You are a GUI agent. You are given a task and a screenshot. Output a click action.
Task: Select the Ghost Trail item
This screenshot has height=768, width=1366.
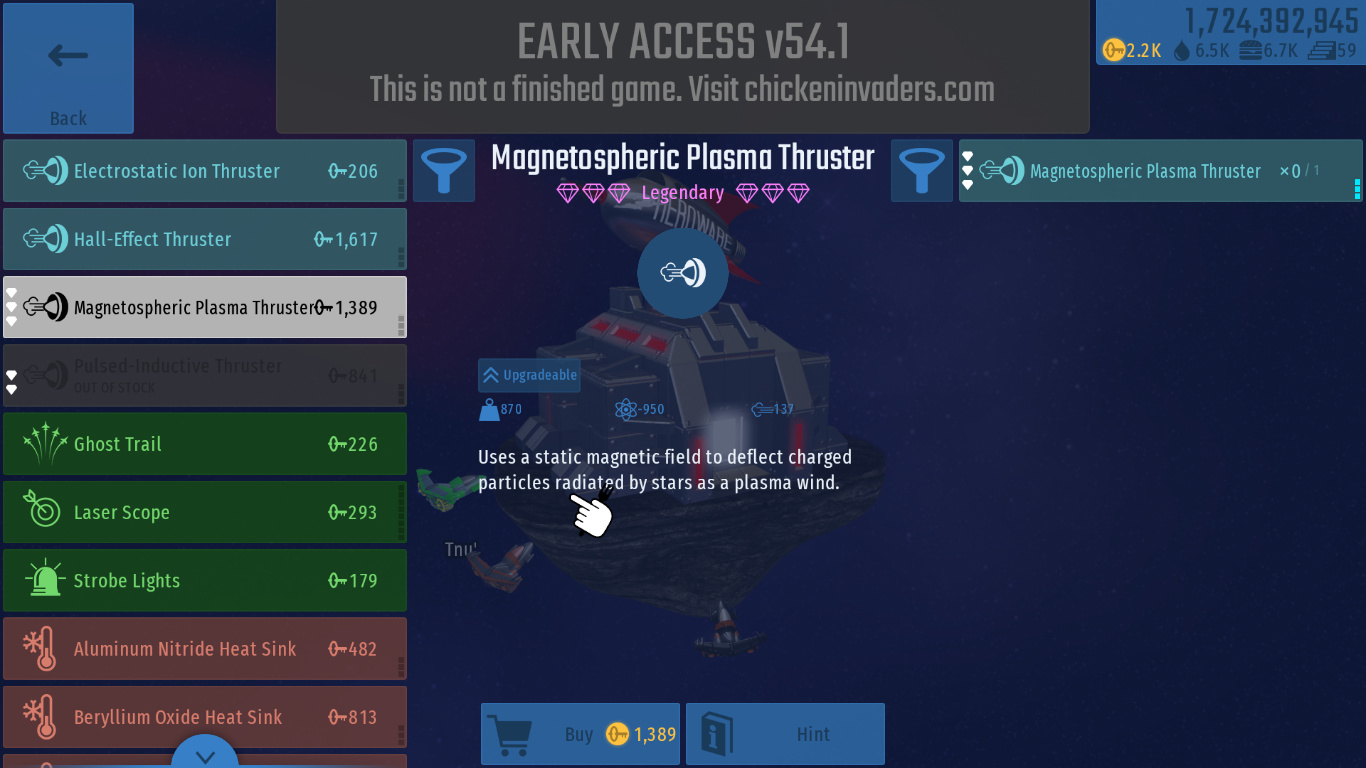[205, 444]
